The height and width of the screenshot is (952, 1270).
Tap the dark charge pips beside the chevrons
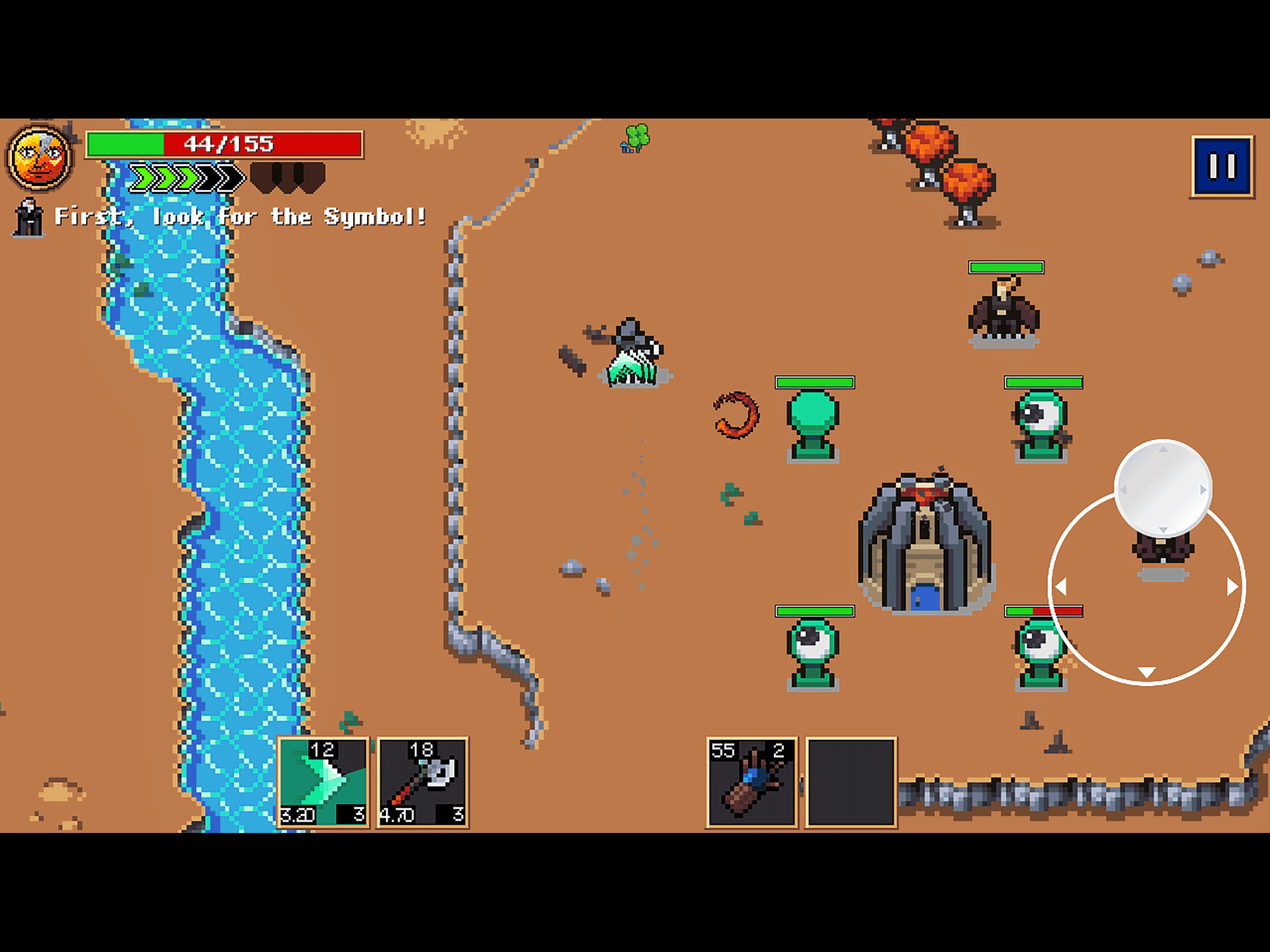(287, 177)
